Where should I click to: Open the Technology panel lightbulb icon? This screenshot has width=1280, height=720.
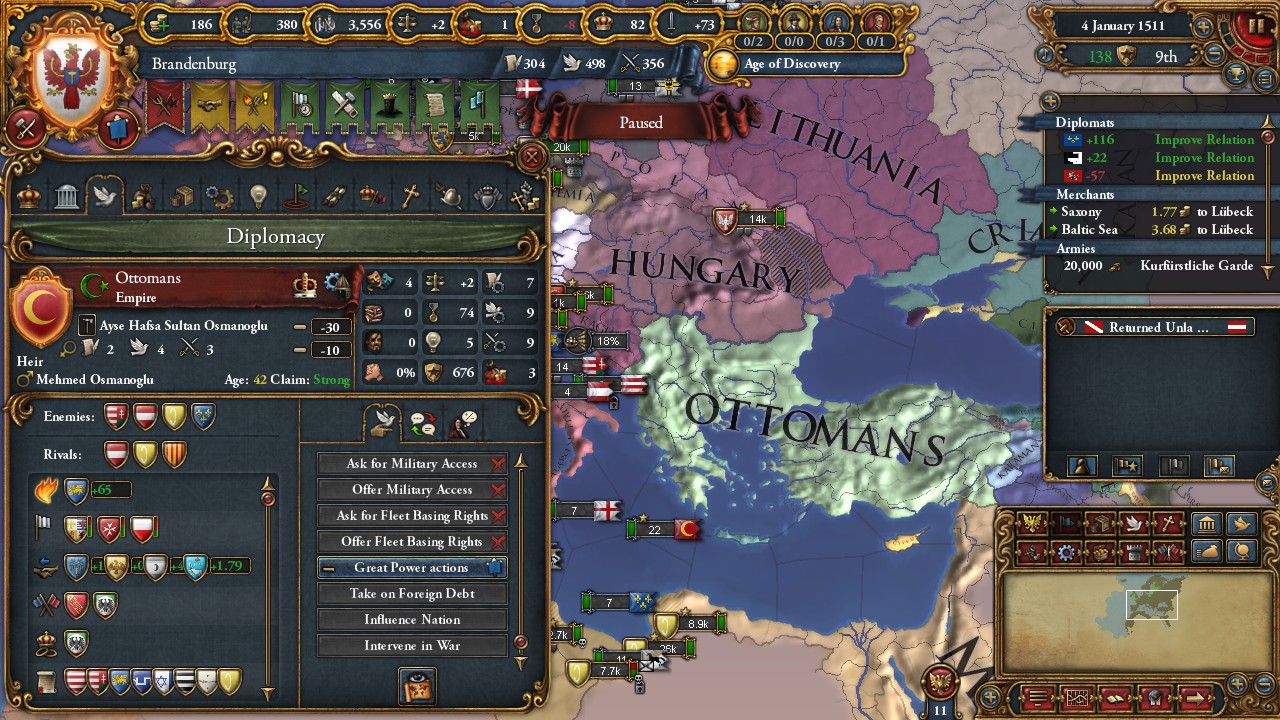pyautogui.click(x=258, y=197)
